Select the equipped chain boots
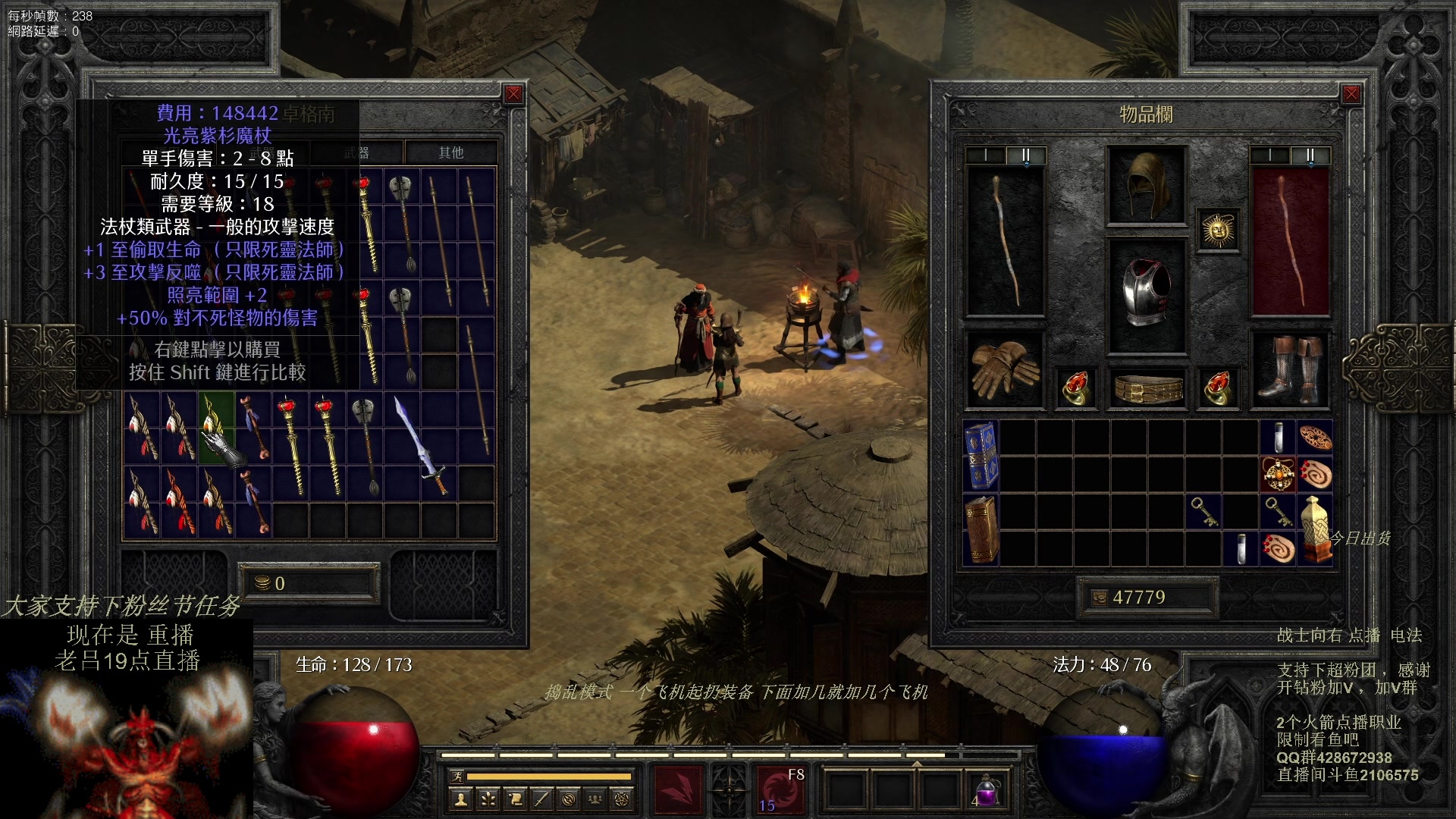 pyautogui.click(x=1289, y=370)
